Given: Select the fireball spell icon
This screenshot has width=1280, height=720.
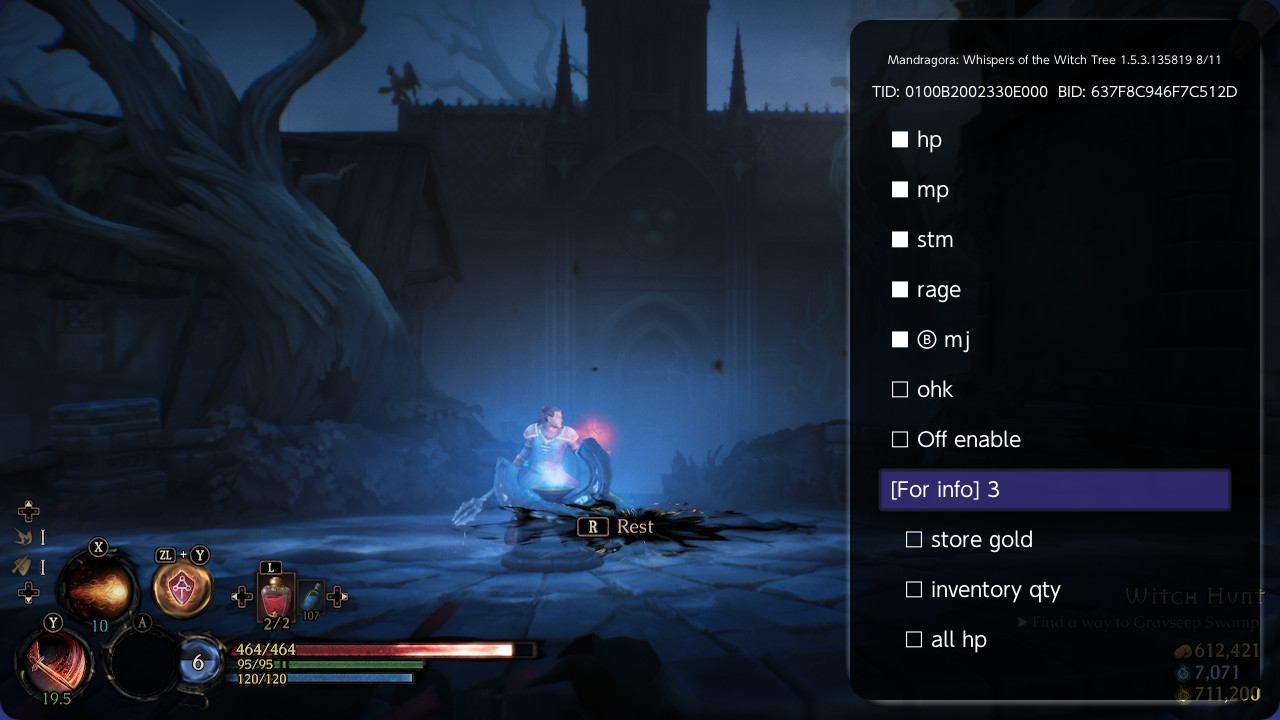Looking at the screenshot, I should tap(98, 590).
